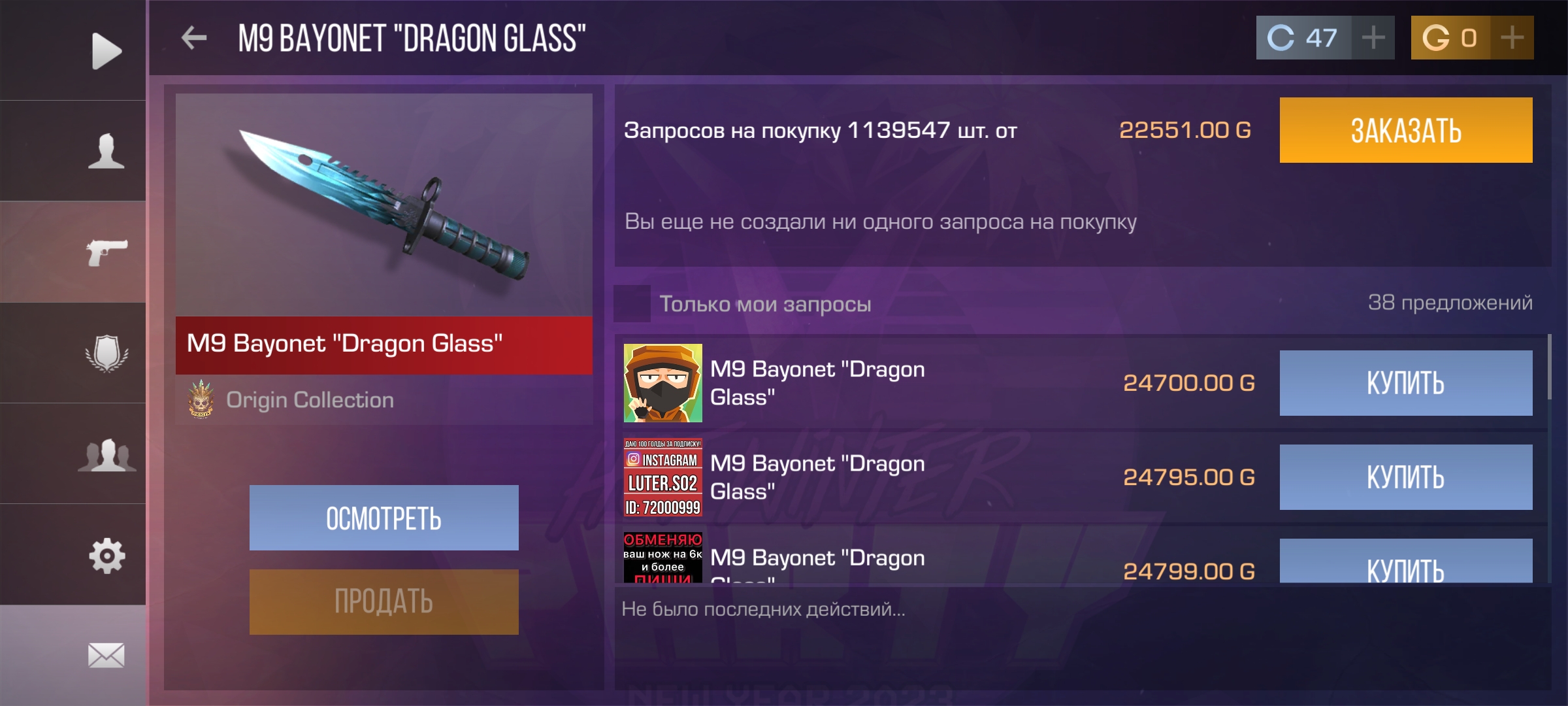This screenshot has width=1568, height=706.
Task: Click the ПРОДАТЬ sell button
Action: 384,601
